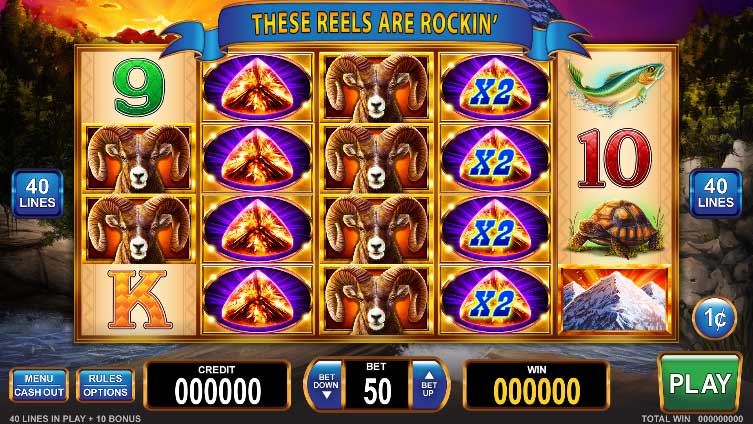Open the Rules Options button

105,385
